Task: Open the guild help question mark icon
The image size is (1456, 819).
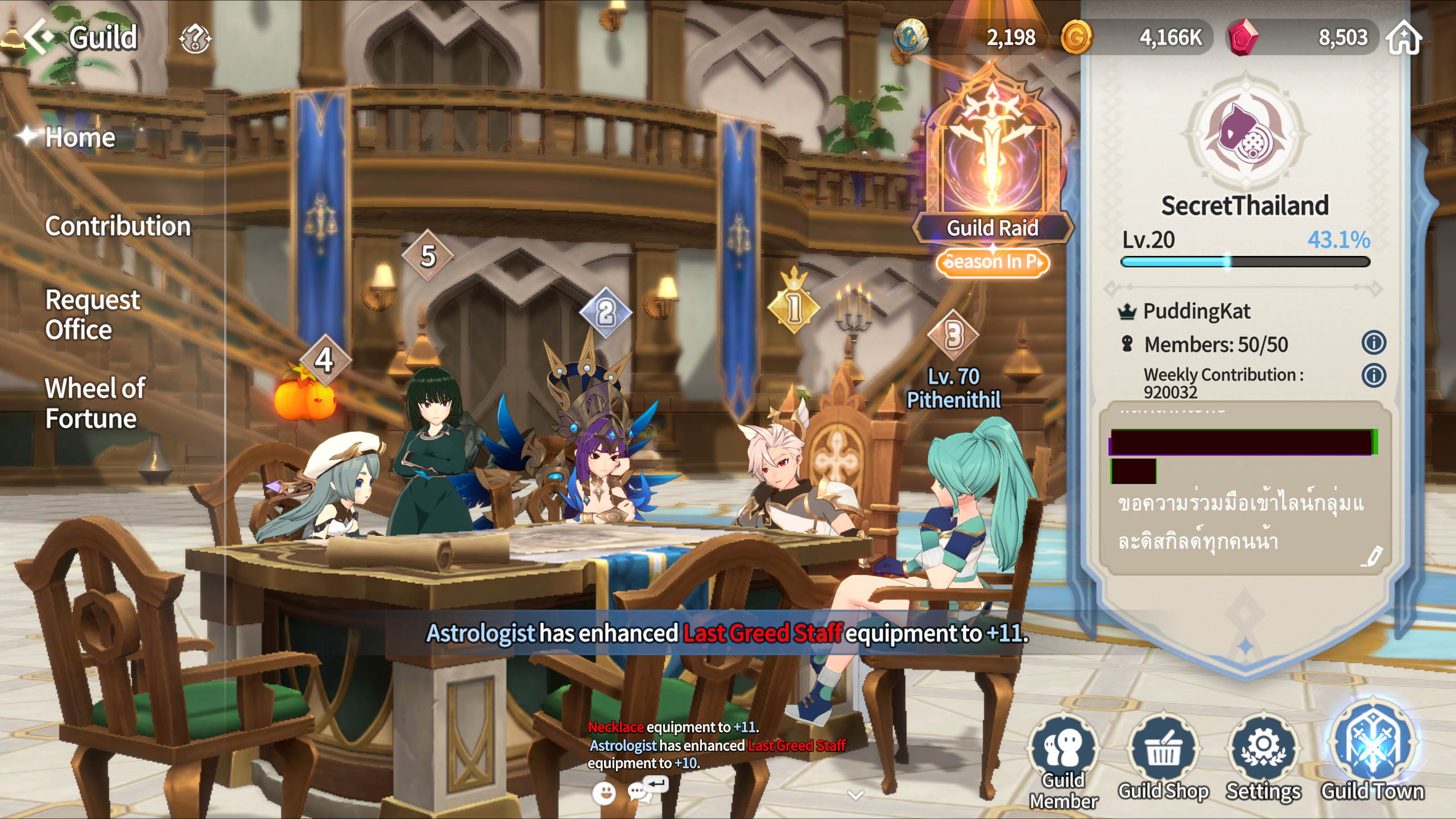Action: coord(195,39)
